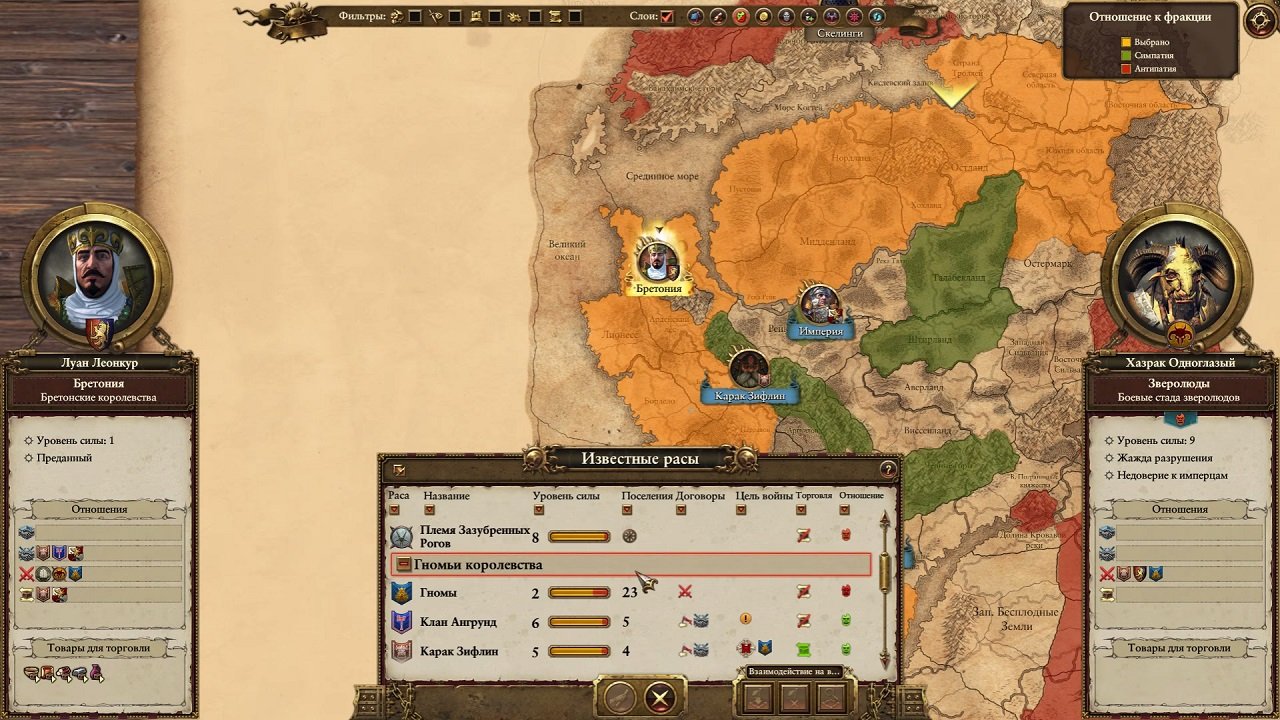This screenshot has width=1280, height=720.
Task: Minimize the Известные расы panel
Action: (x=399, y=469)
